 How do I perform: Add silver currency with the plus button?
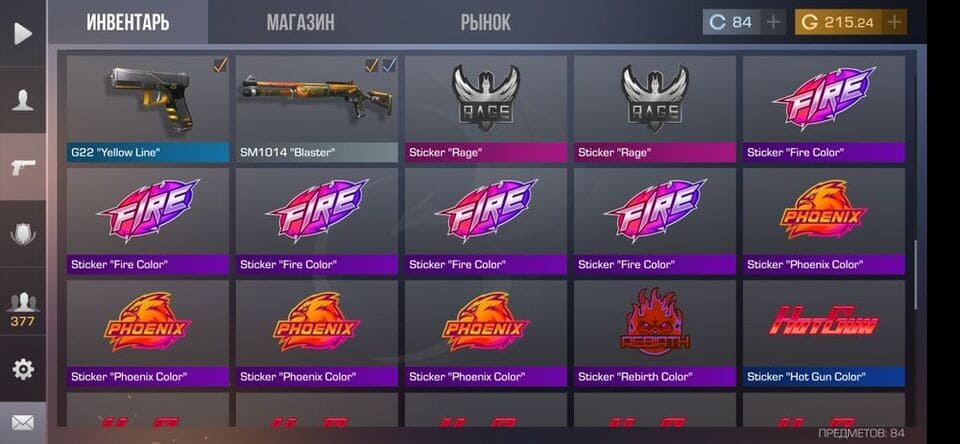pos(773,22)
